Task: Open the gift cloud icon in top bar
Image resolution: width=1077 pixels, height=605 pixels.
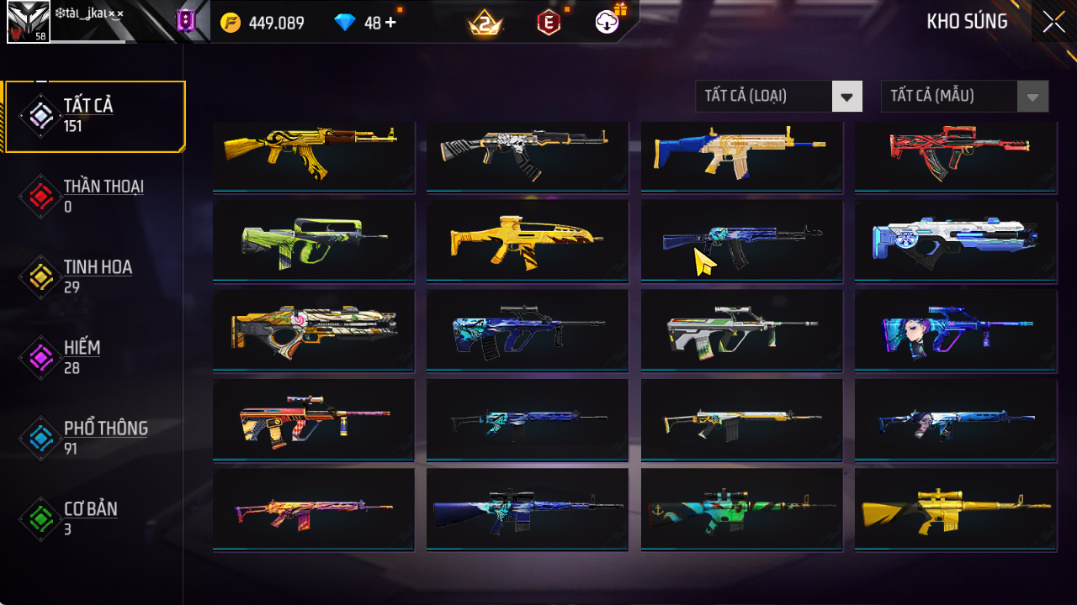Action: (608, 21)
